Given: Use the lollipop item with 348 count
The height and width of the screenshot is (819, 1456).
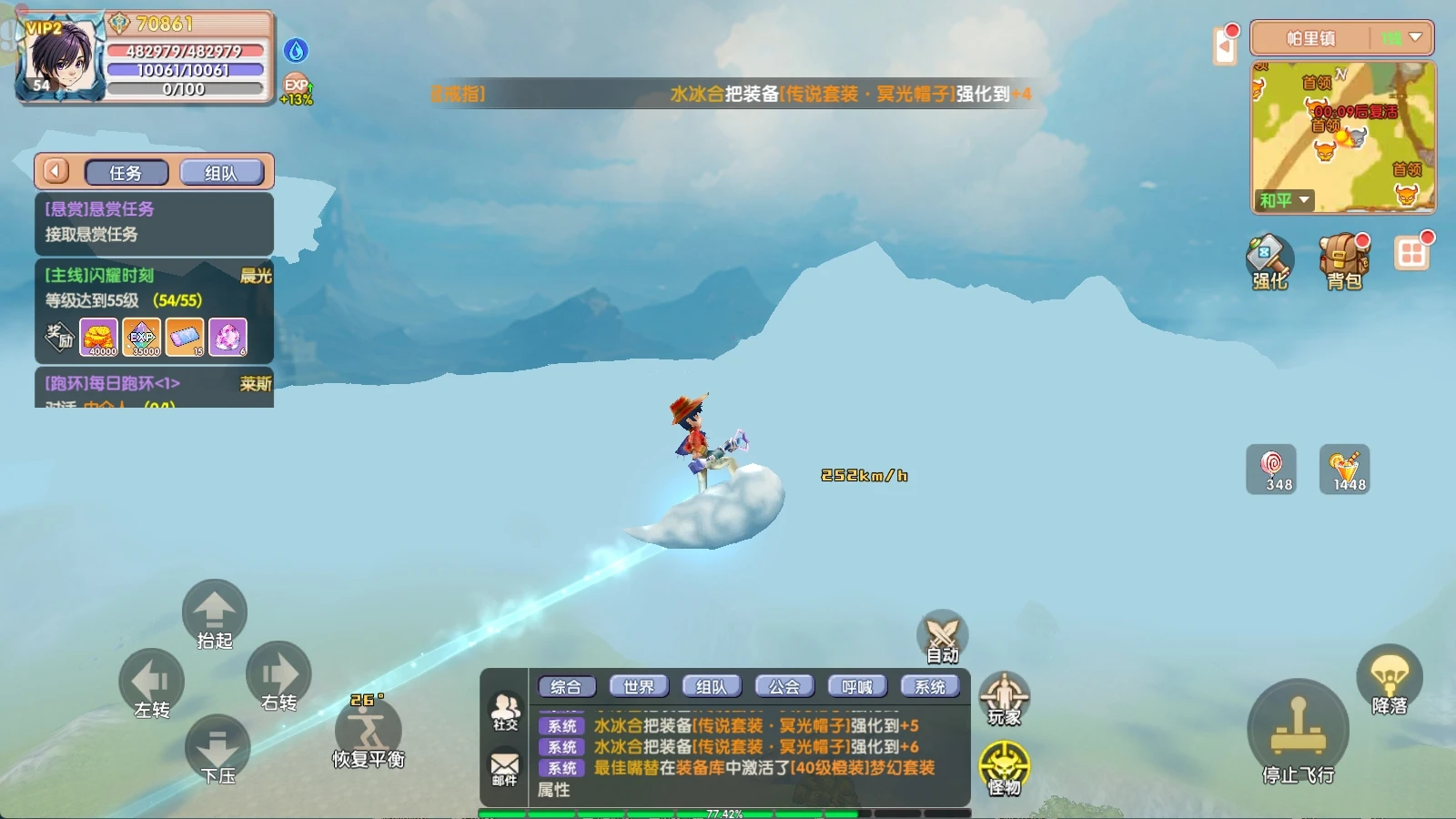Looking at the screenshot, I should pyautogui.click(x=1270, y=470).
